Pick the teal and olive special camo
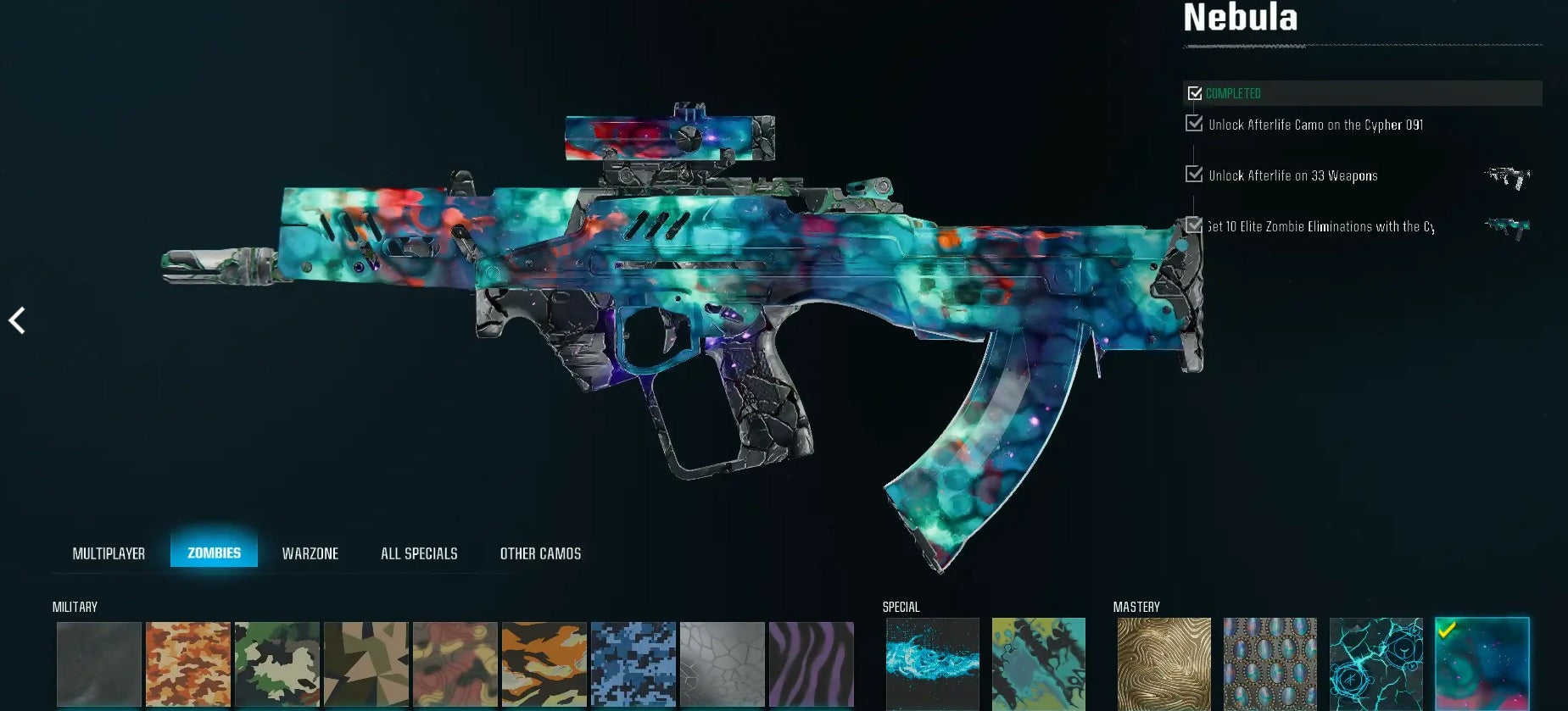This screenshot has width=1568, height=711. [1038, 664]
